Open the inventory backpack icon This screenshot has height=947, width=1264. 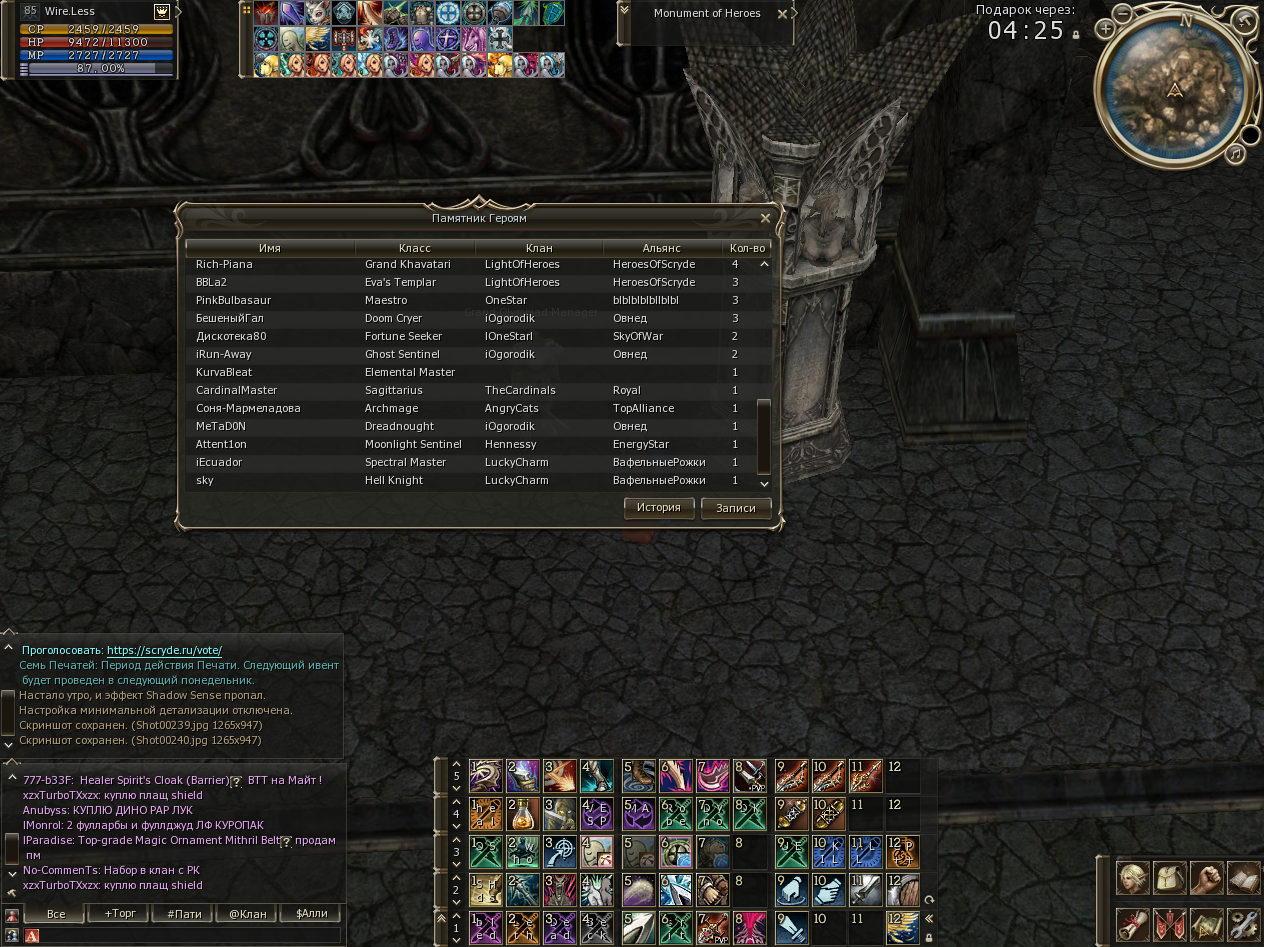[x=1170, y=878]
